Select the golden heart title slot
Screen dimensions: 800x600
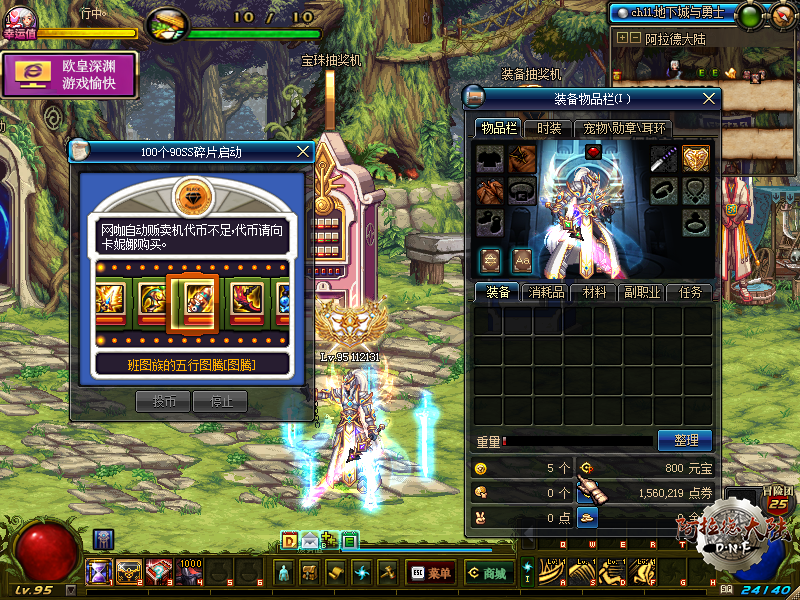696,158
